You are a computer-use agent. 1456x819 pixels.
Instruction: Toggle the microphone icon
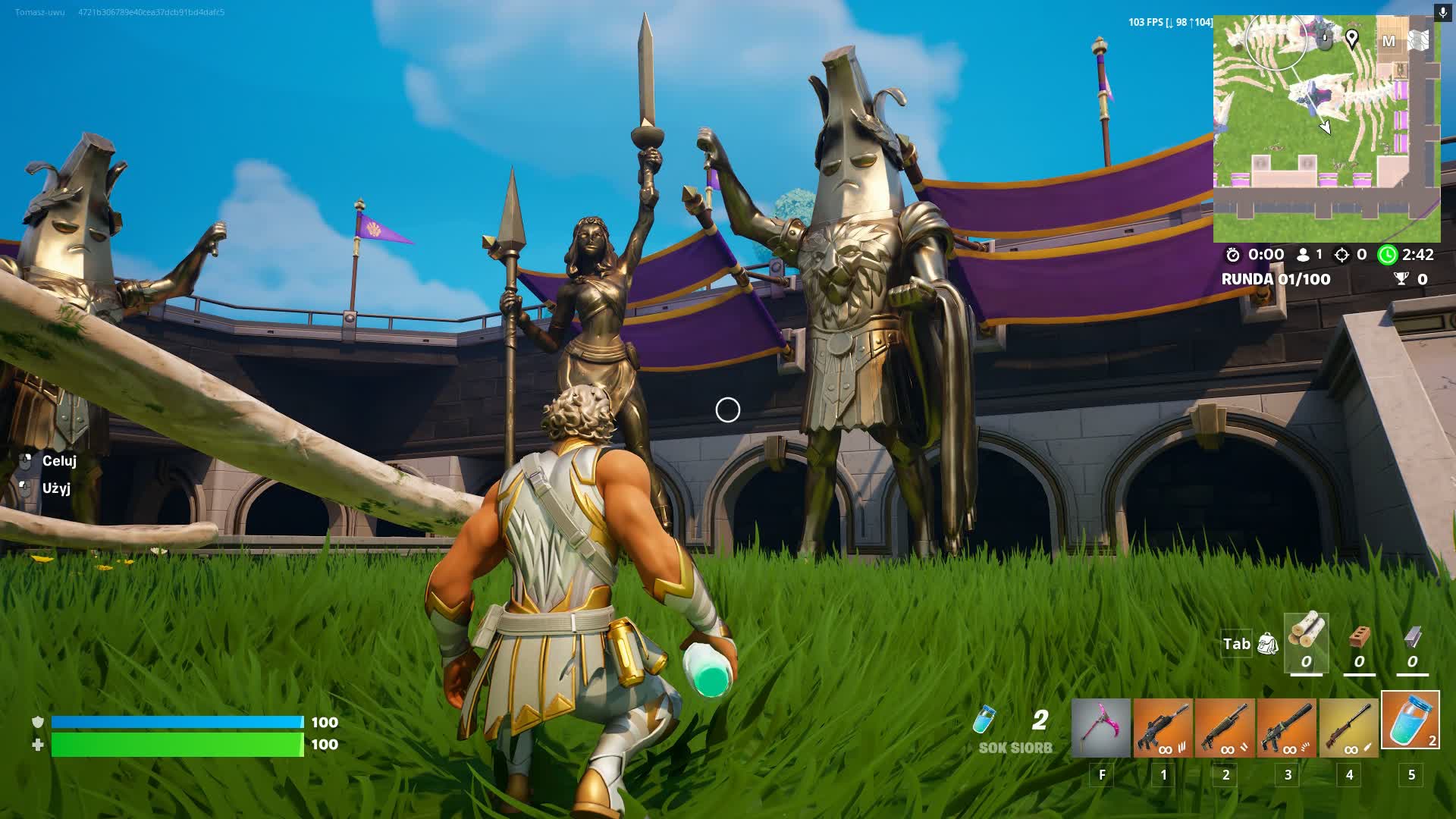(1443, 13)
